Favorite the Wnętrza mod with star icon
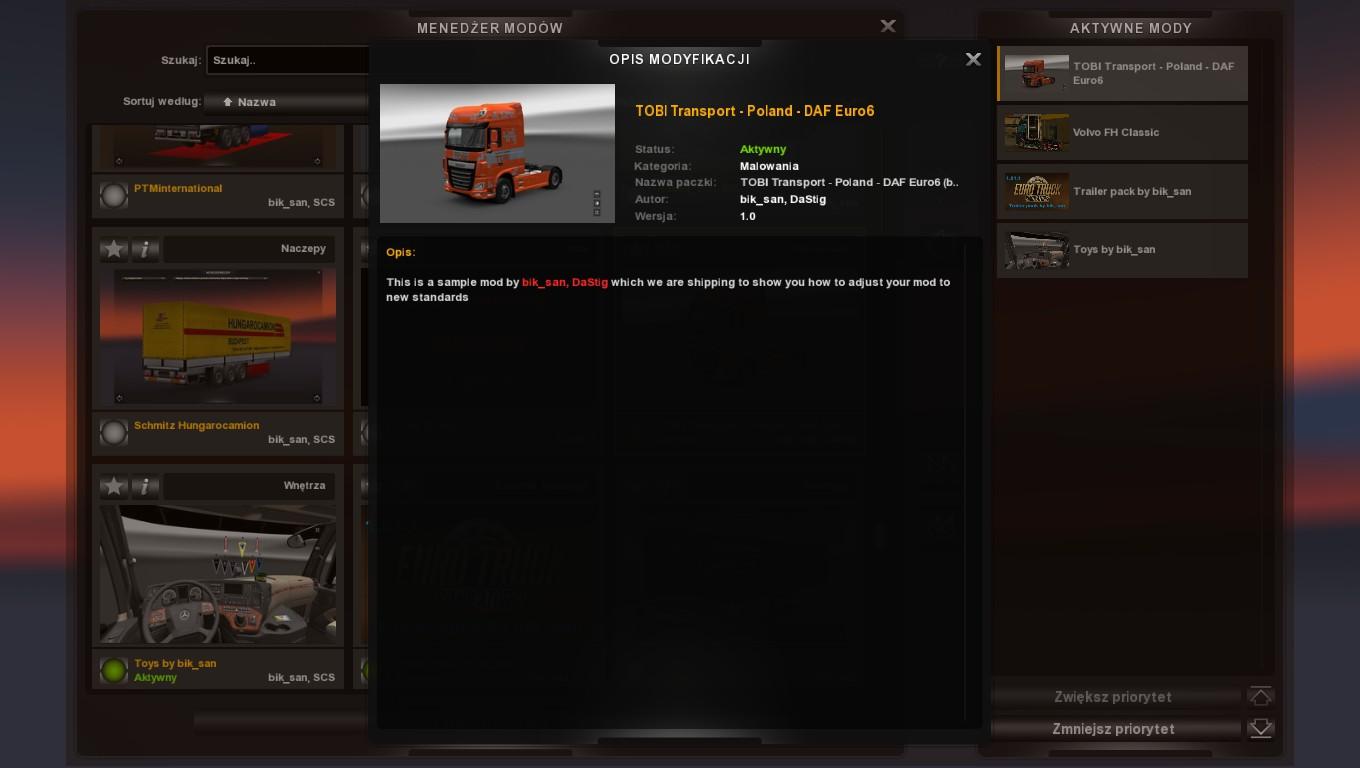 point(114,486)
